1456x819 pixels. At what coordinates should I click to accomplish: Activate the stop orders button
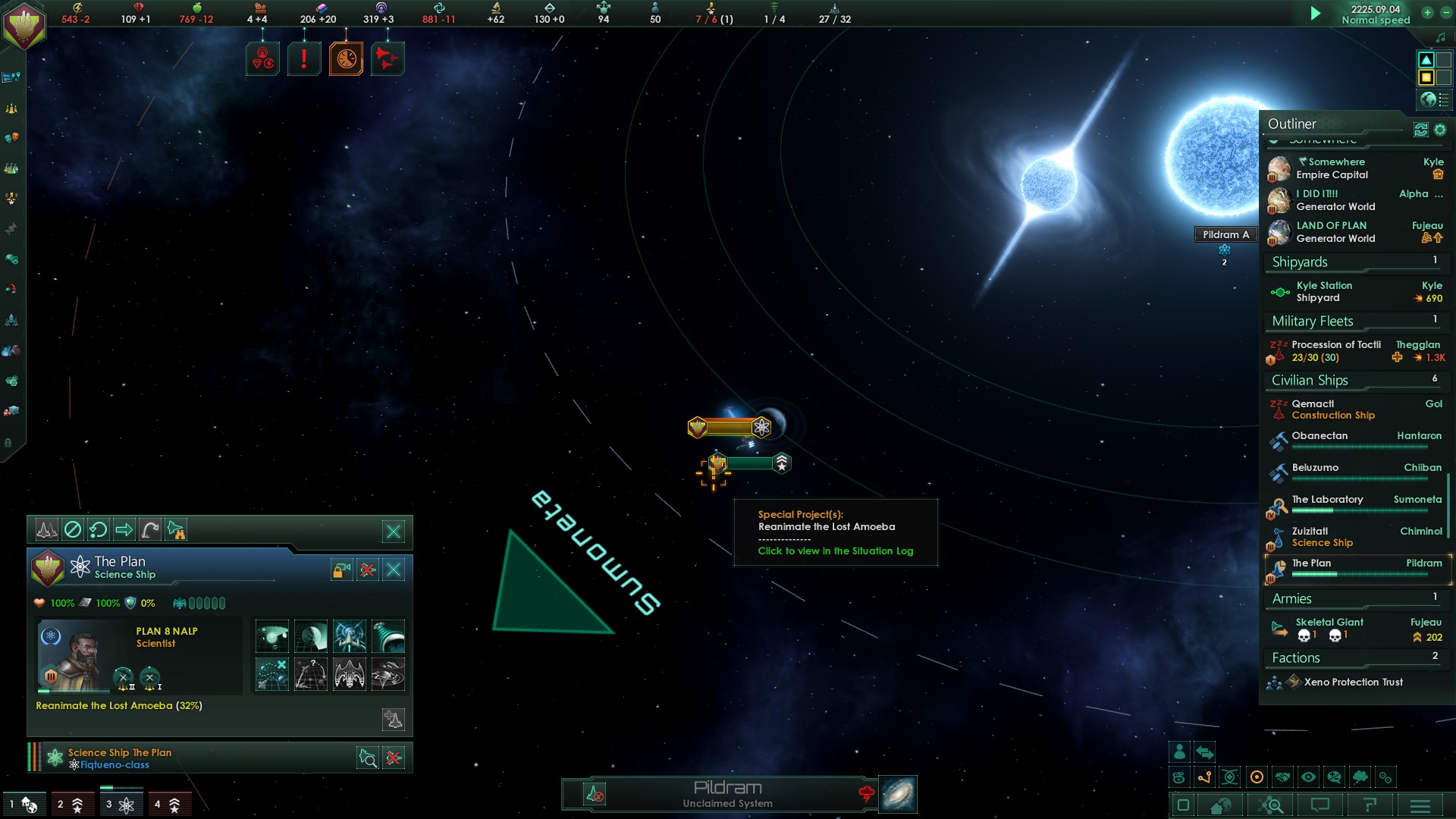coord(73,530)
